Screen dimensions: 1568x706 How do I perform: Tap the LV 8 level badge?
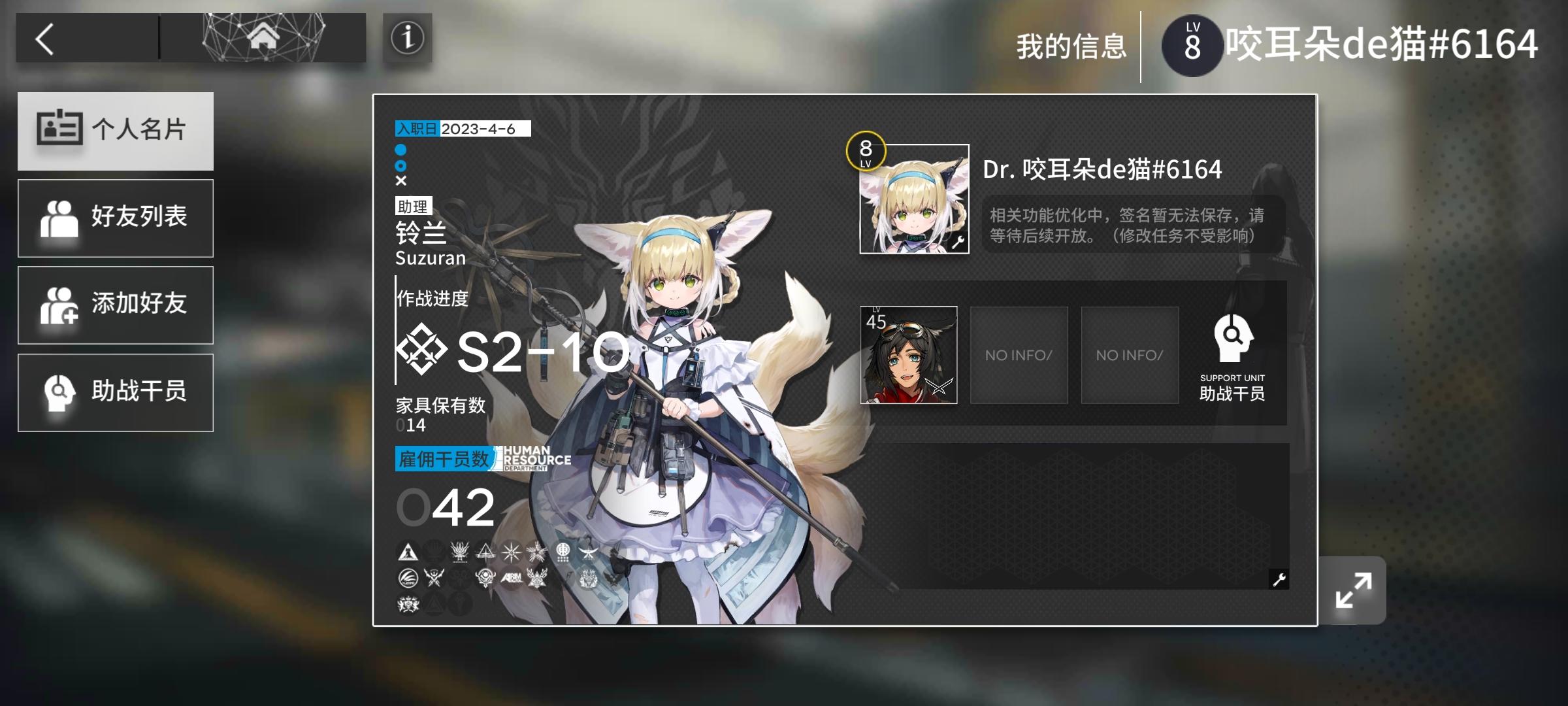[x=1193, y=44]
